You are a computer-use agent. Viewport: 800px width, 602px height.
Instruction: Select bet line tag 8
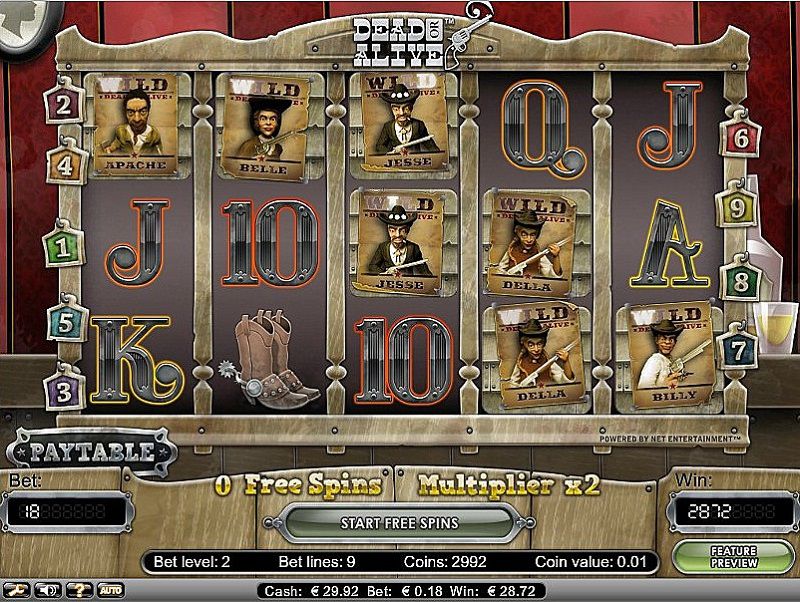click(741, 281)
